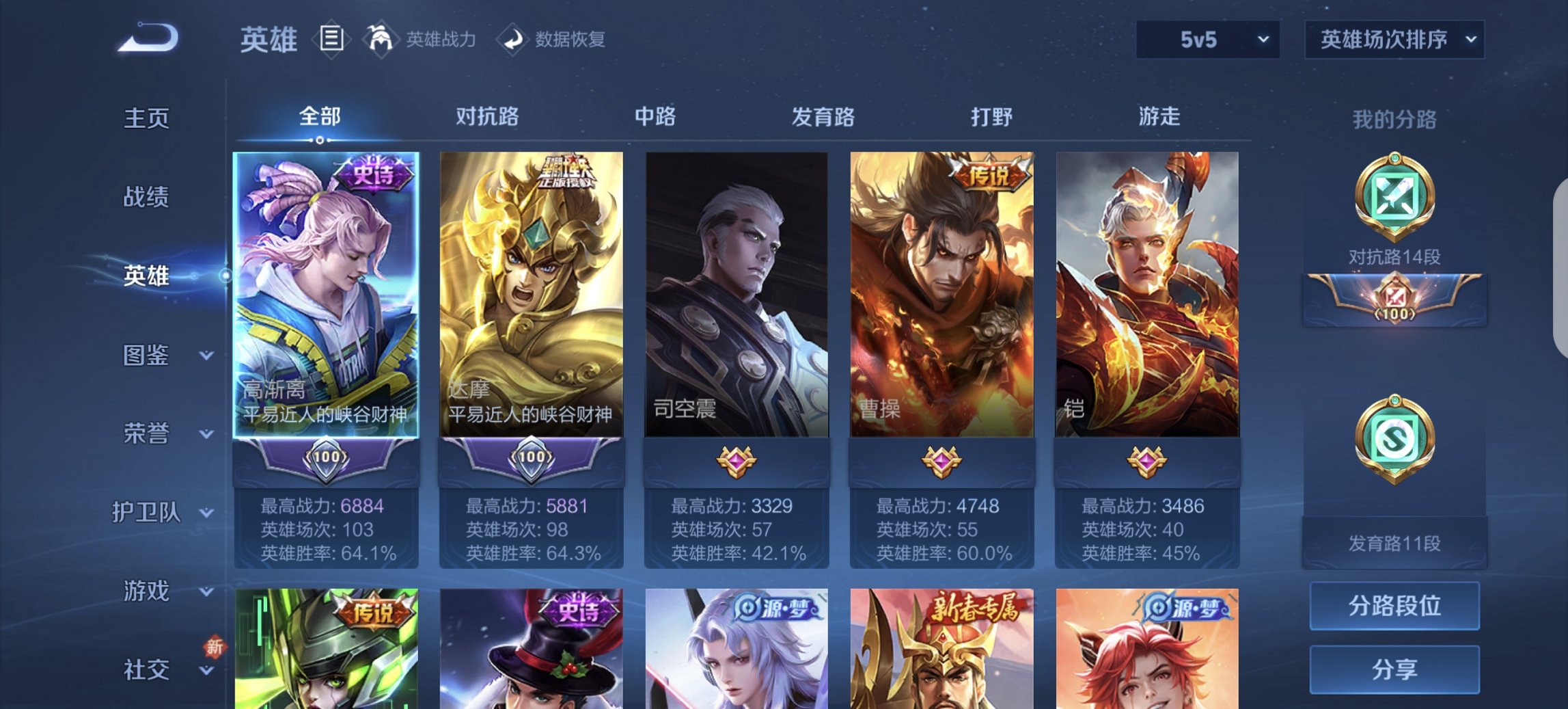Screen dimensions: 1568x709
Task: Switch to the 打野 tab
Action: pyautogui.click(x=994, y=117)
